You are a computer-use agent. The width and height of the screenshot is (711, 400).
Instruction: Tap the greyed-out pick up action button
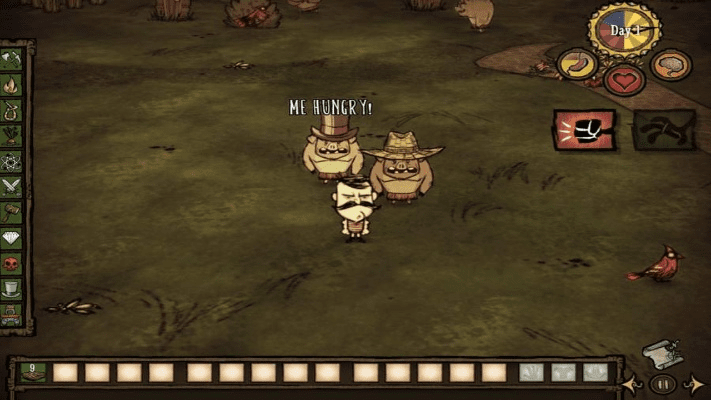663,129
